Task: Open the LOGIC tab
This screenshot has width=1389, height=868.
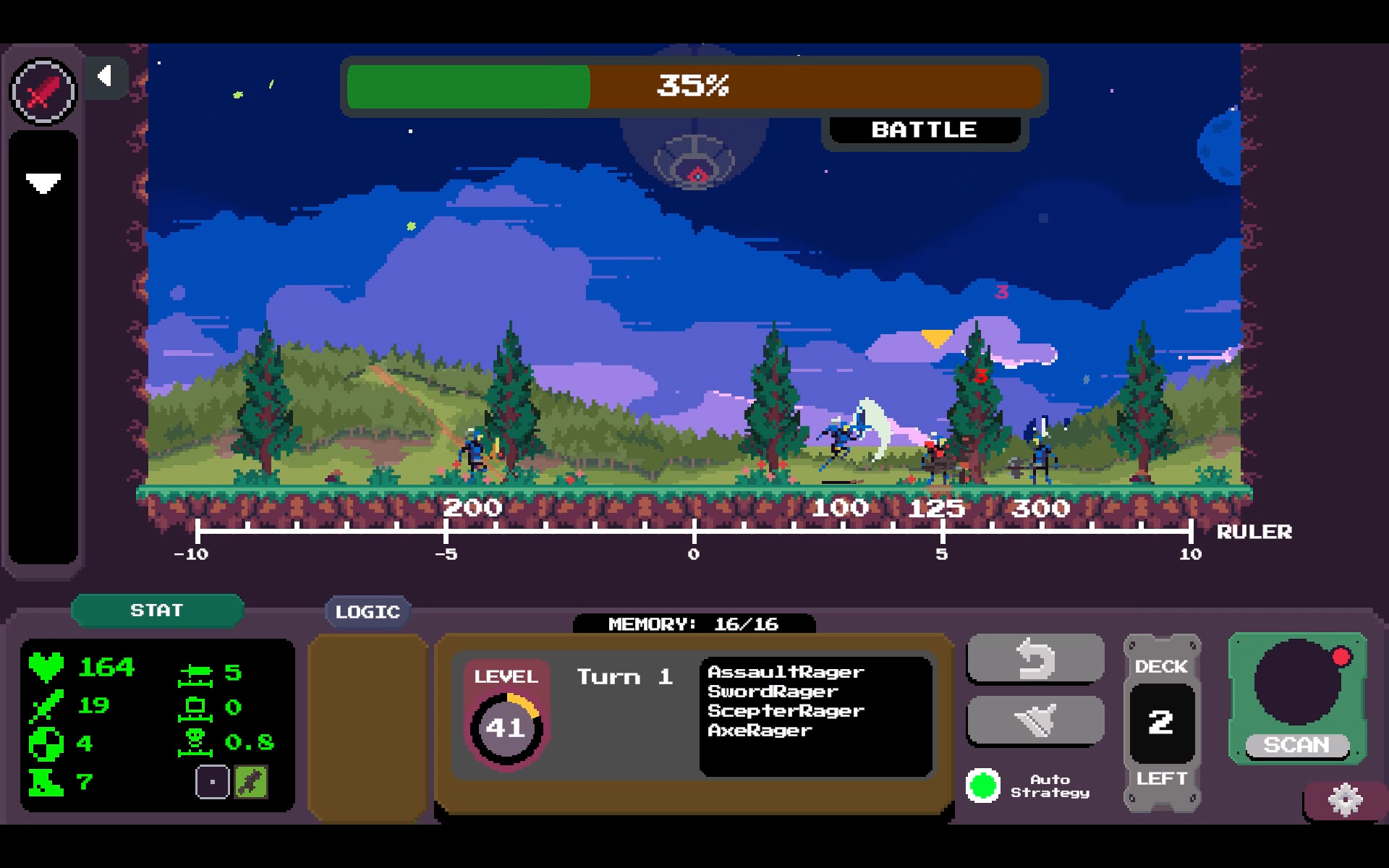Action: [x=368, y=611]
